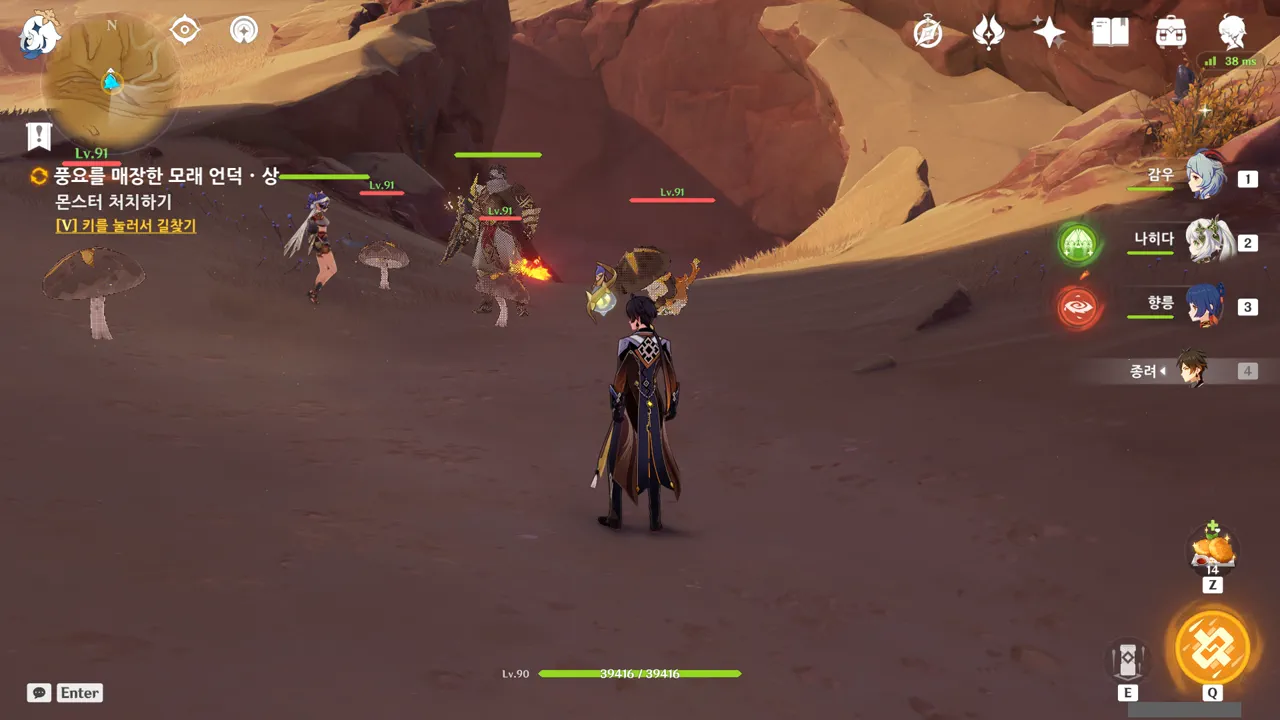The image size is (1280, 720).
Task: Open the circular minimap
Action: pyautogui.click(x=111, y=82)
